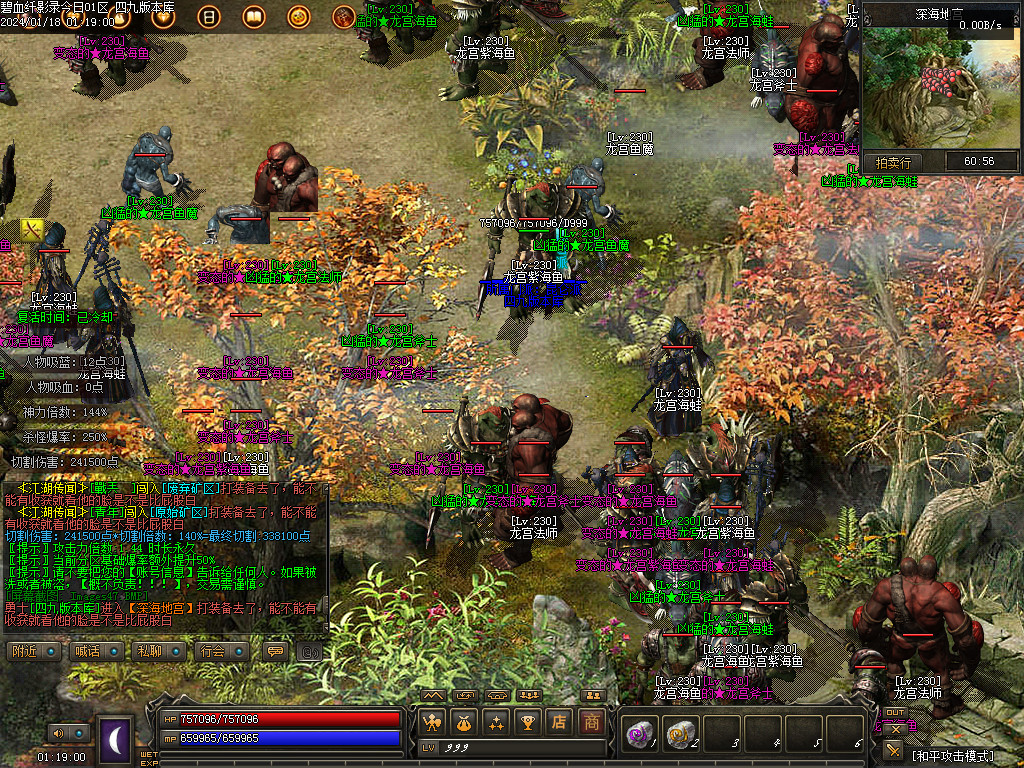Viewport: 1024px width, 768px height.
Task: Click the speech bubble chat button
Action: click(274, 651)
